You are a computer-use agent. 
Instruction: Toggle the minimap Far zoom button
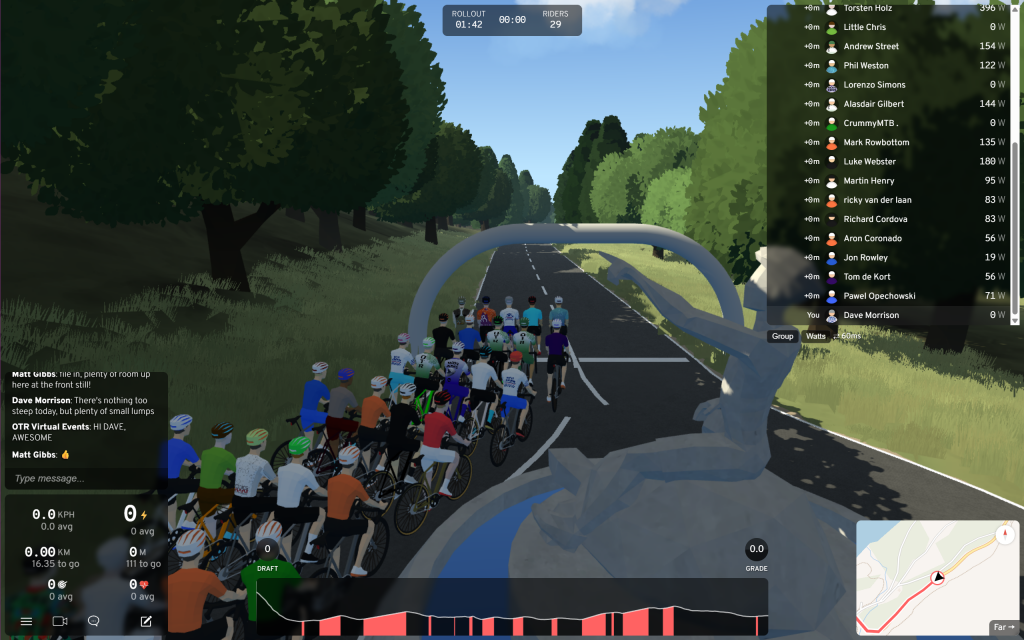pyautogui.click(x=1002, y=627)
